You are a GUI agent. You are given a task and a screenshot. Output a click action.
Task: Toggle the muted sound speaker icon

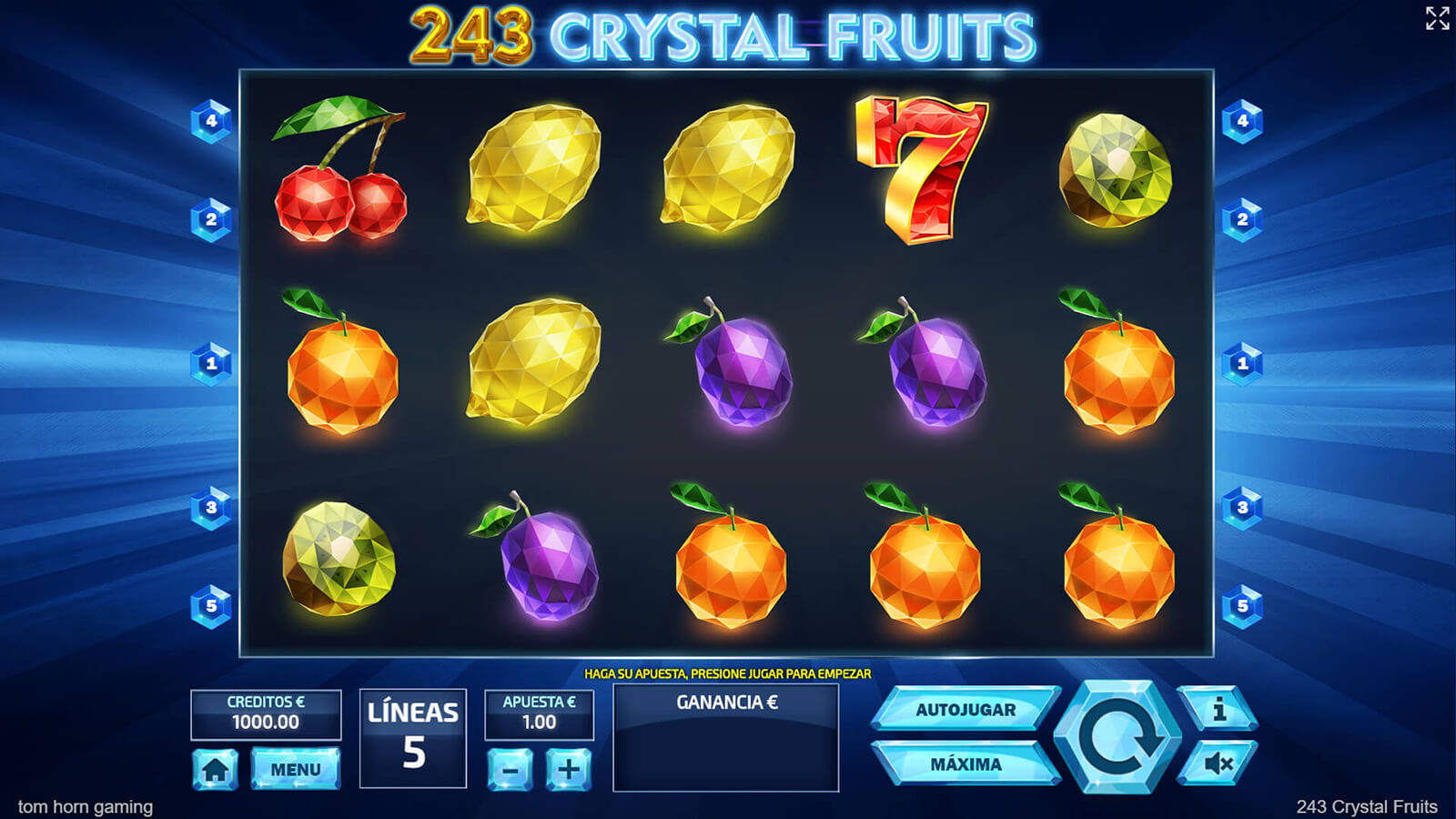tap(1218, 763)
